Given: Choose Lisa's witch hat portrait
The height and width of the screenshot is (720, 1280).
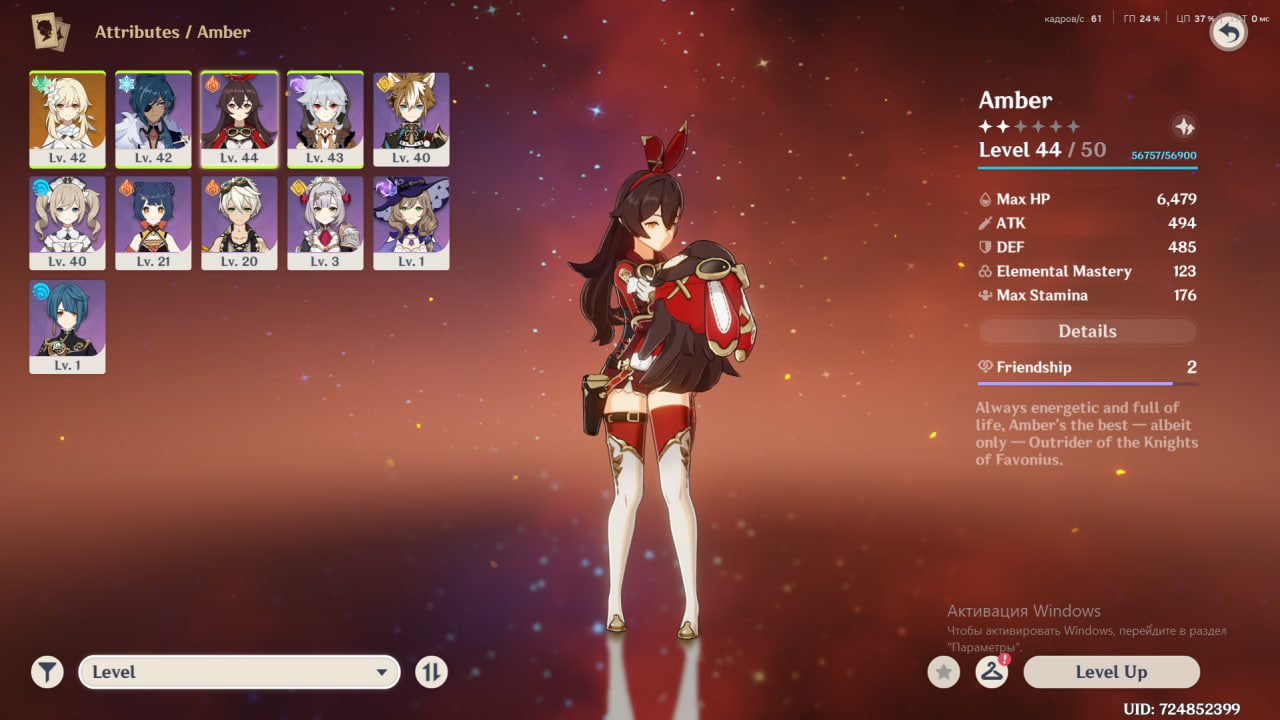Looking at the screenshot, I should 411,222.
